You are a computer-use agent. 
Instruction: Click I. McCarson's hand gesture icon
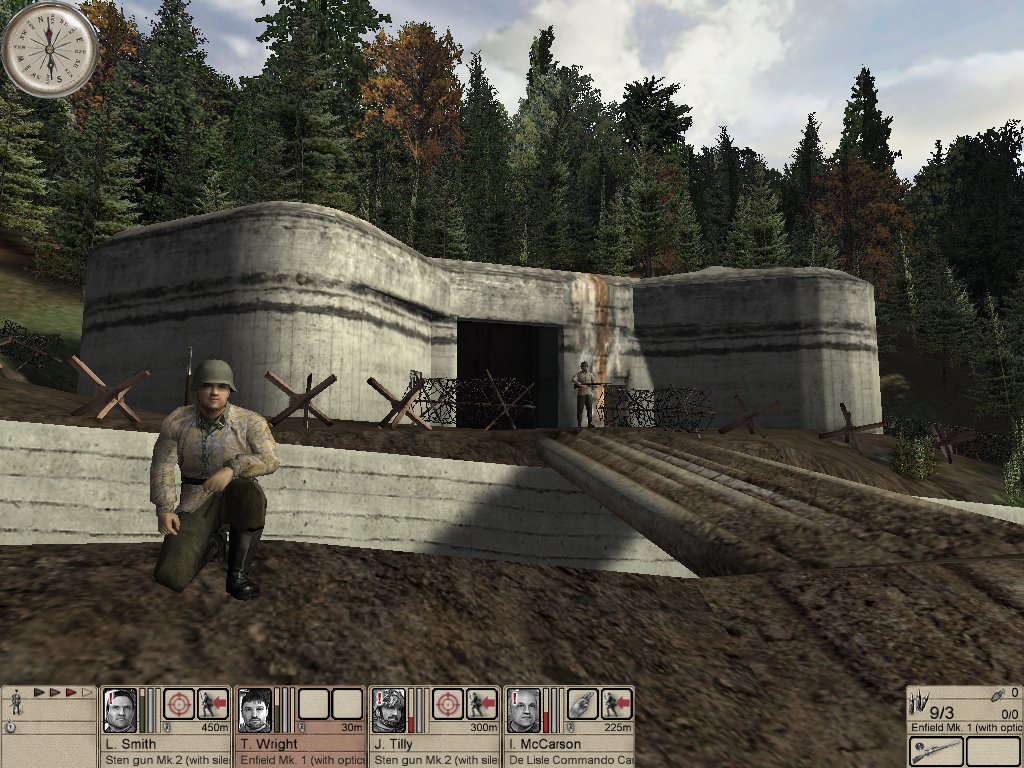(583, 704)
